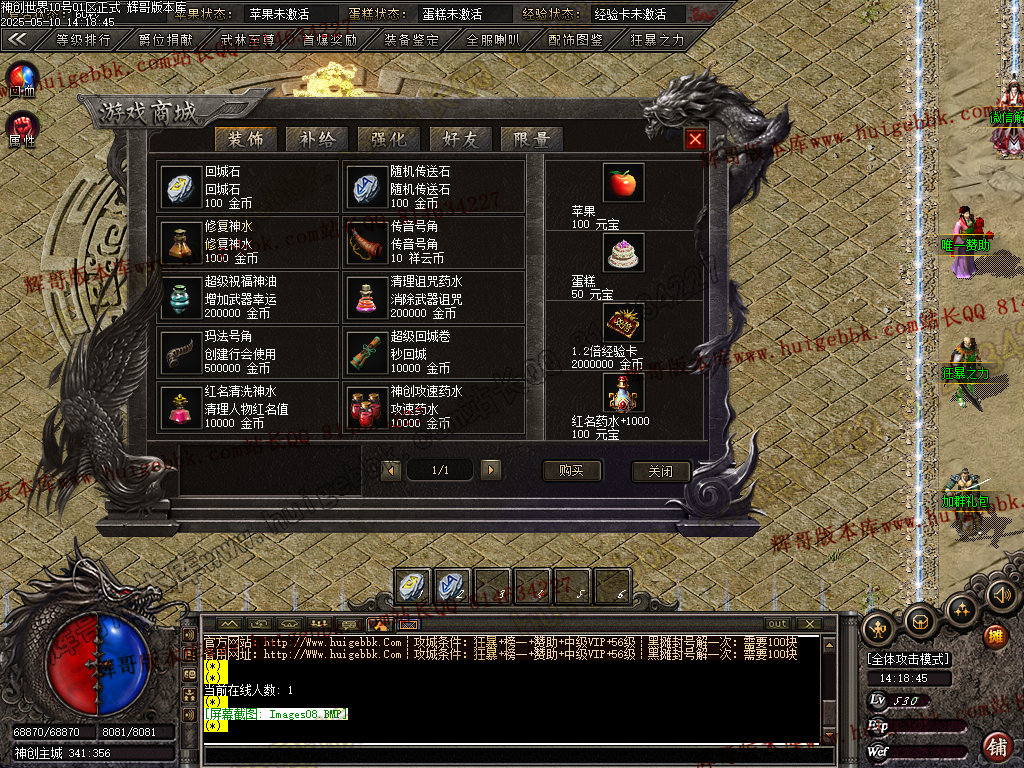This screenshot has width=1024, height=768.
Task: Open the 装备鉴定 menu
Action: coord(411,40)
